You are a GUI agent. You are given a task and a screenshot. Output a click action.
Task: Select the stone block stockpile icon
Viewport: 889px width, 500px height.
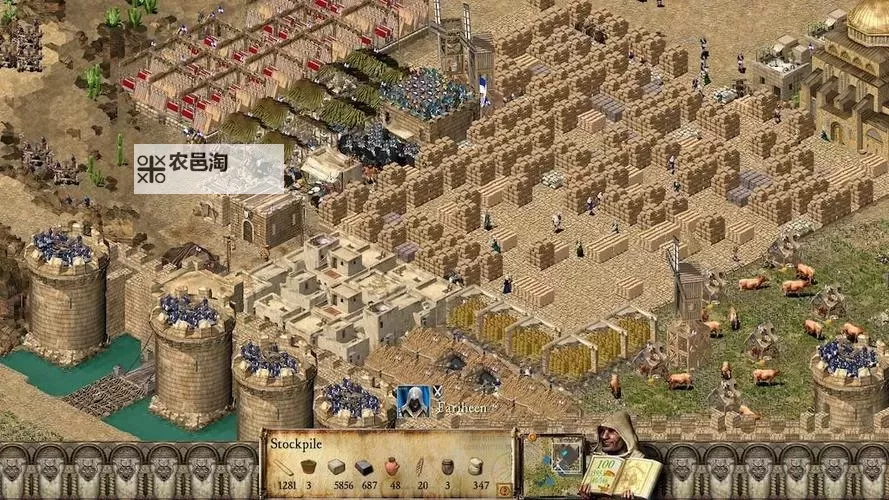[336, 467]
